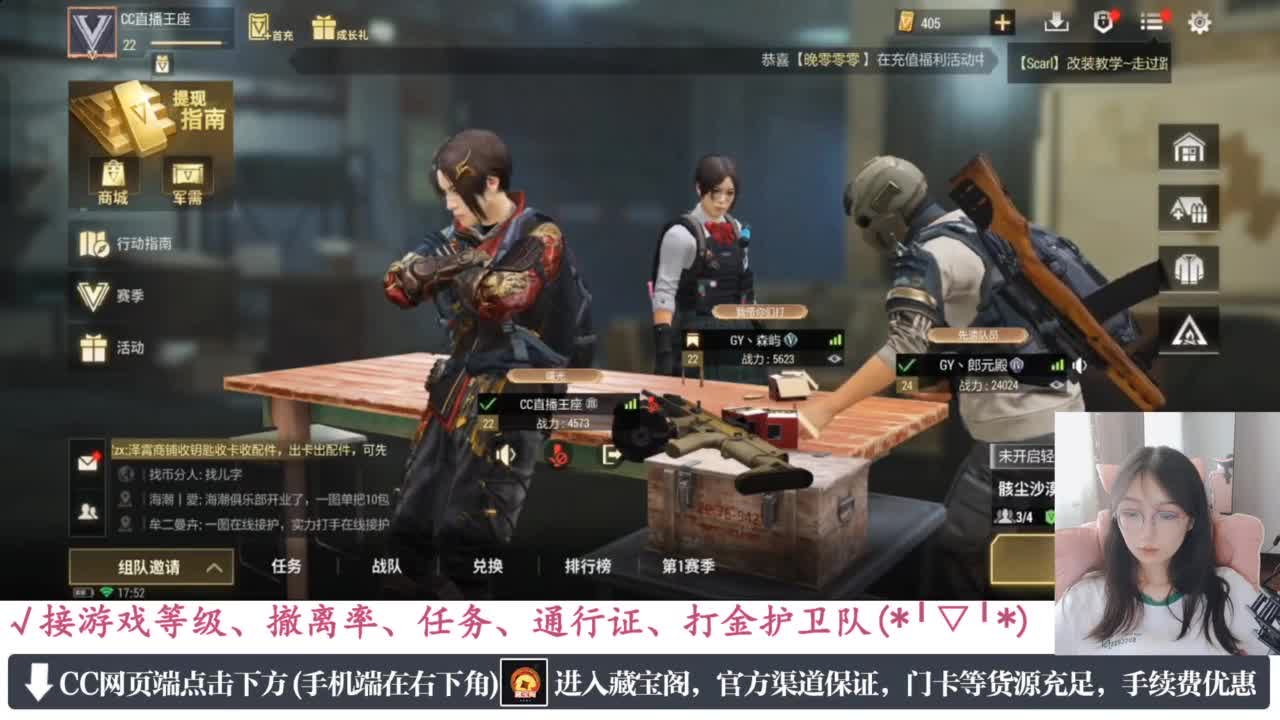This screenshot has width=1280, height=720.
Task: Open the friends list icon
Action: tap(87, 511)
